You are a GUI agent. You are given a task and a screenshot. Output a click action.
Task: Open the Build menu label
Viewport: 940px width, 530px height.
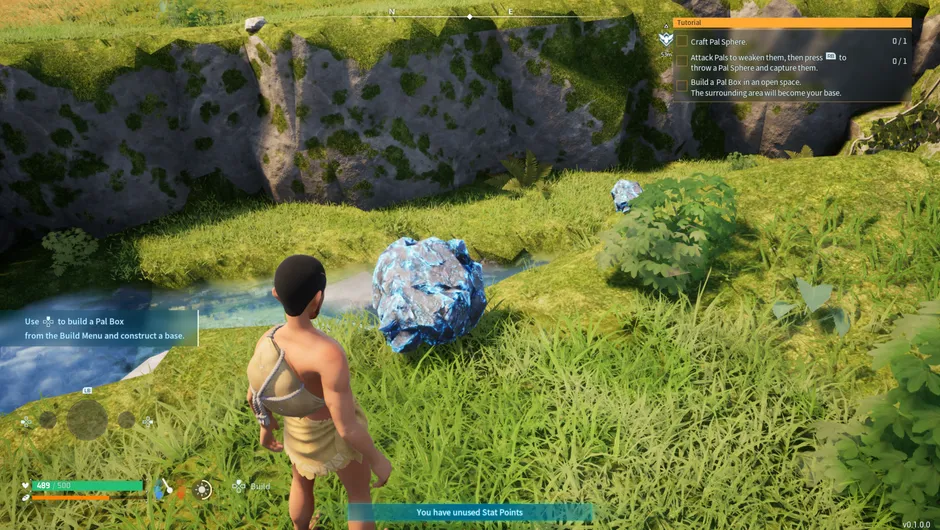tap(260, 487)
